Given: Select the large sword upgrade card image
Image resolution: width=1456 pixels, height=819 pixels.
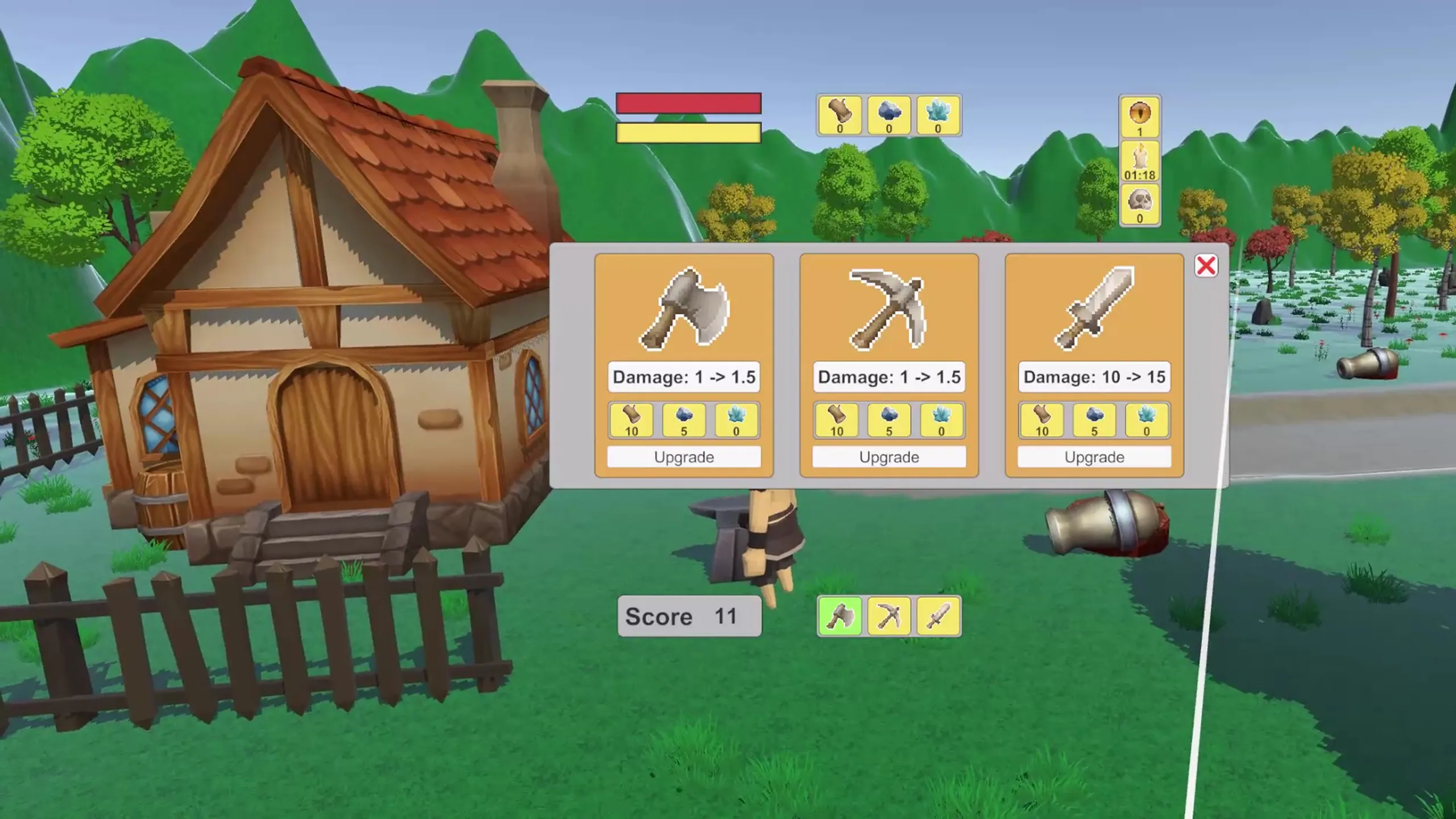Looking at the screenshot, I should tap(1094, 308).
